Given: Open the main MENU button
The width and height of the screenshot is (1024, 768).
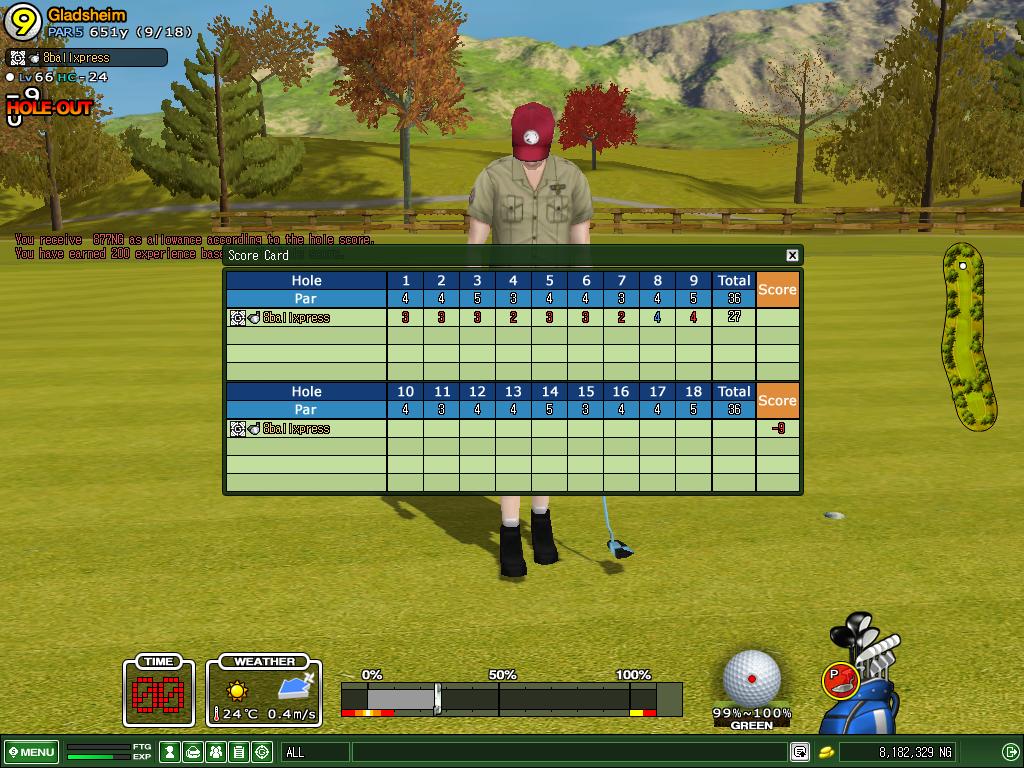Looking at the screenshot, I should click(x=31, y=752).
